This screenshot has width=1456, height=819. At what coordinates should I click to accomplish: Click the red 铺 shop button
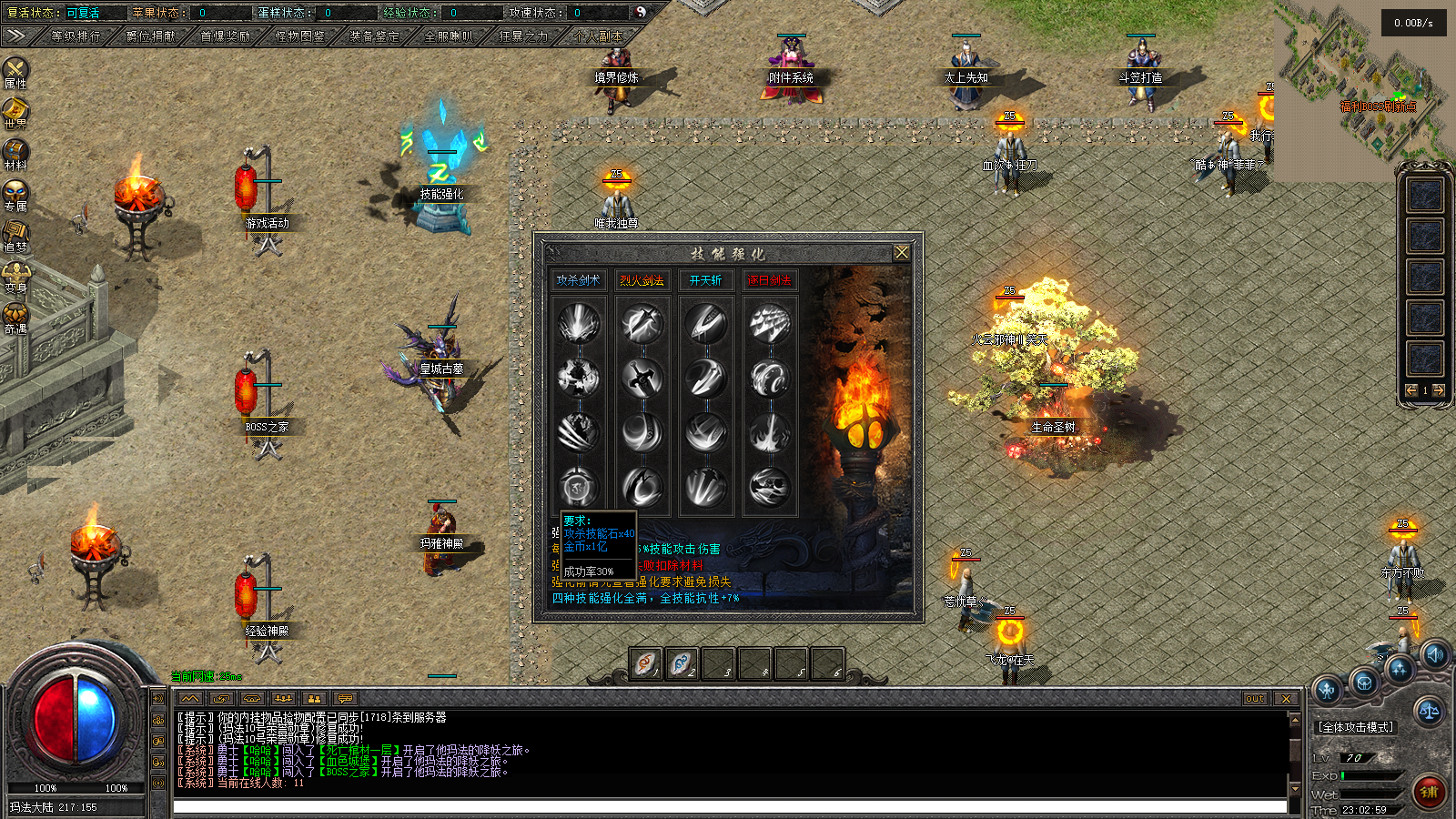[x=1430, y=792]
